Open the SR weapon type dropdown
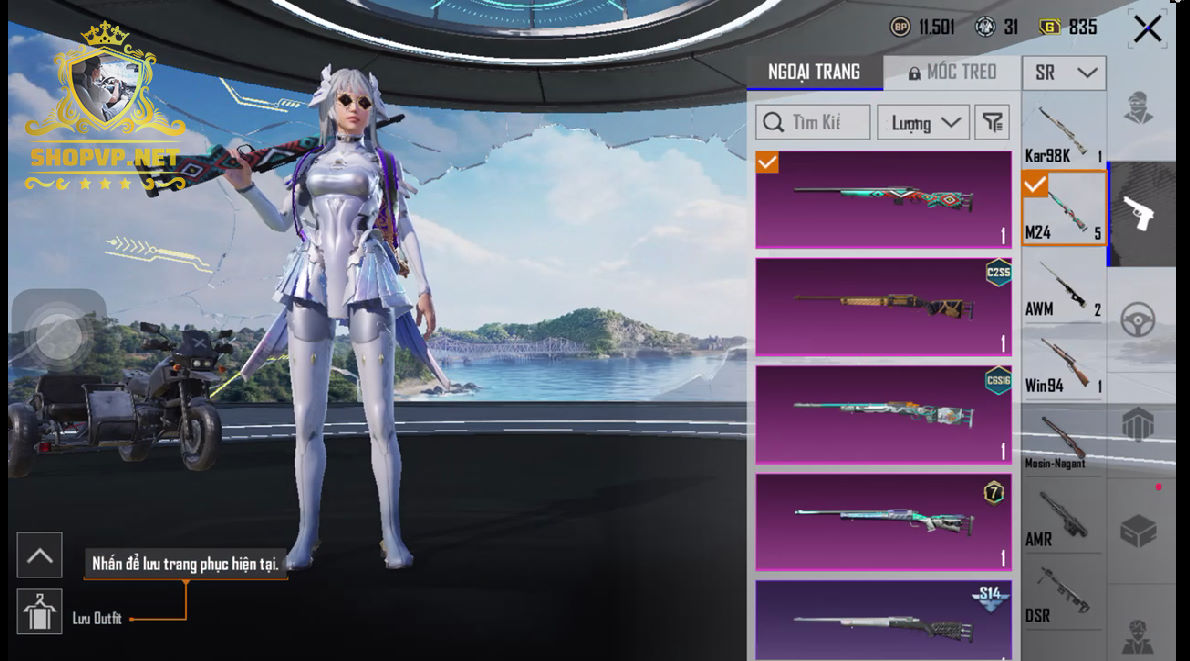 point(1064,72)
